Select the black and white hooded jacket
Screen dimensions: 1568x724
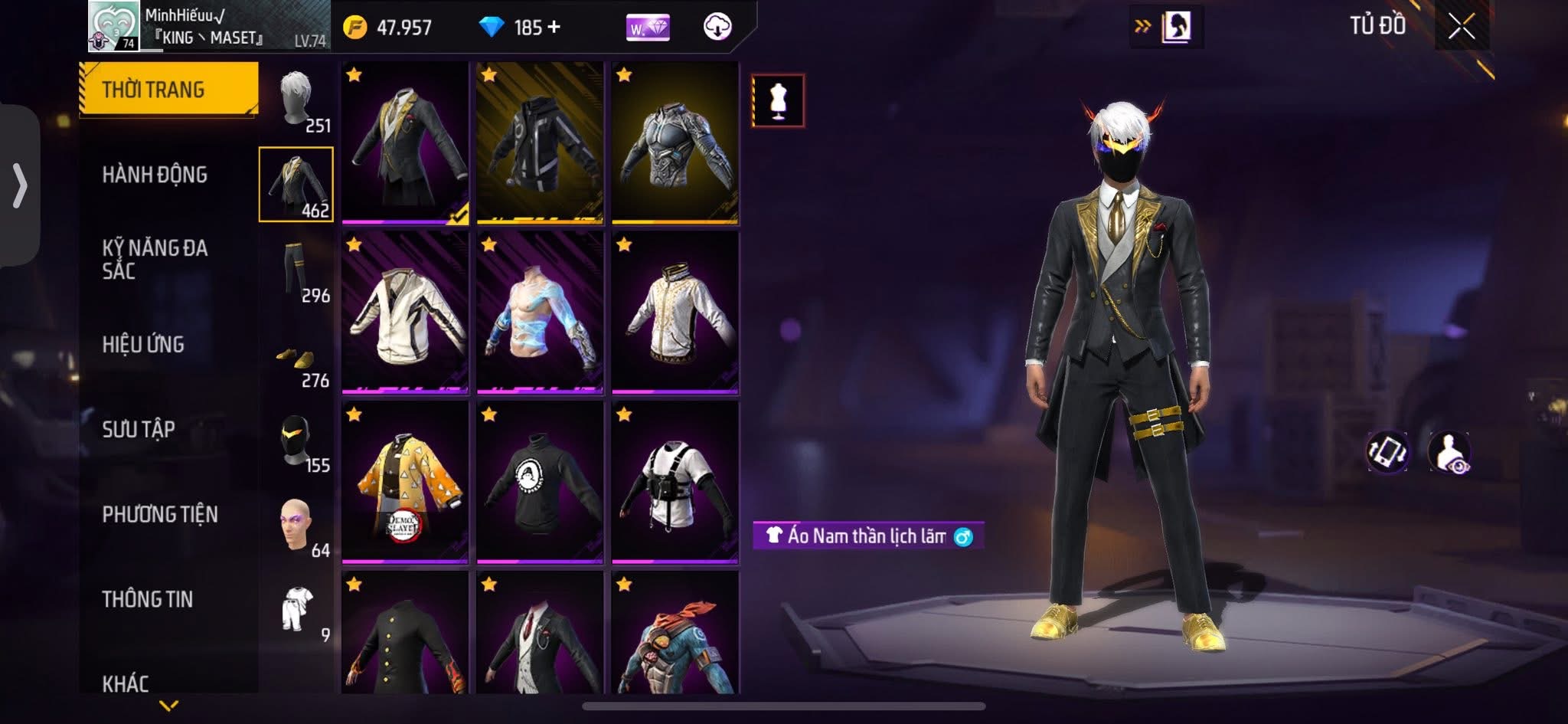pos(540,143)
